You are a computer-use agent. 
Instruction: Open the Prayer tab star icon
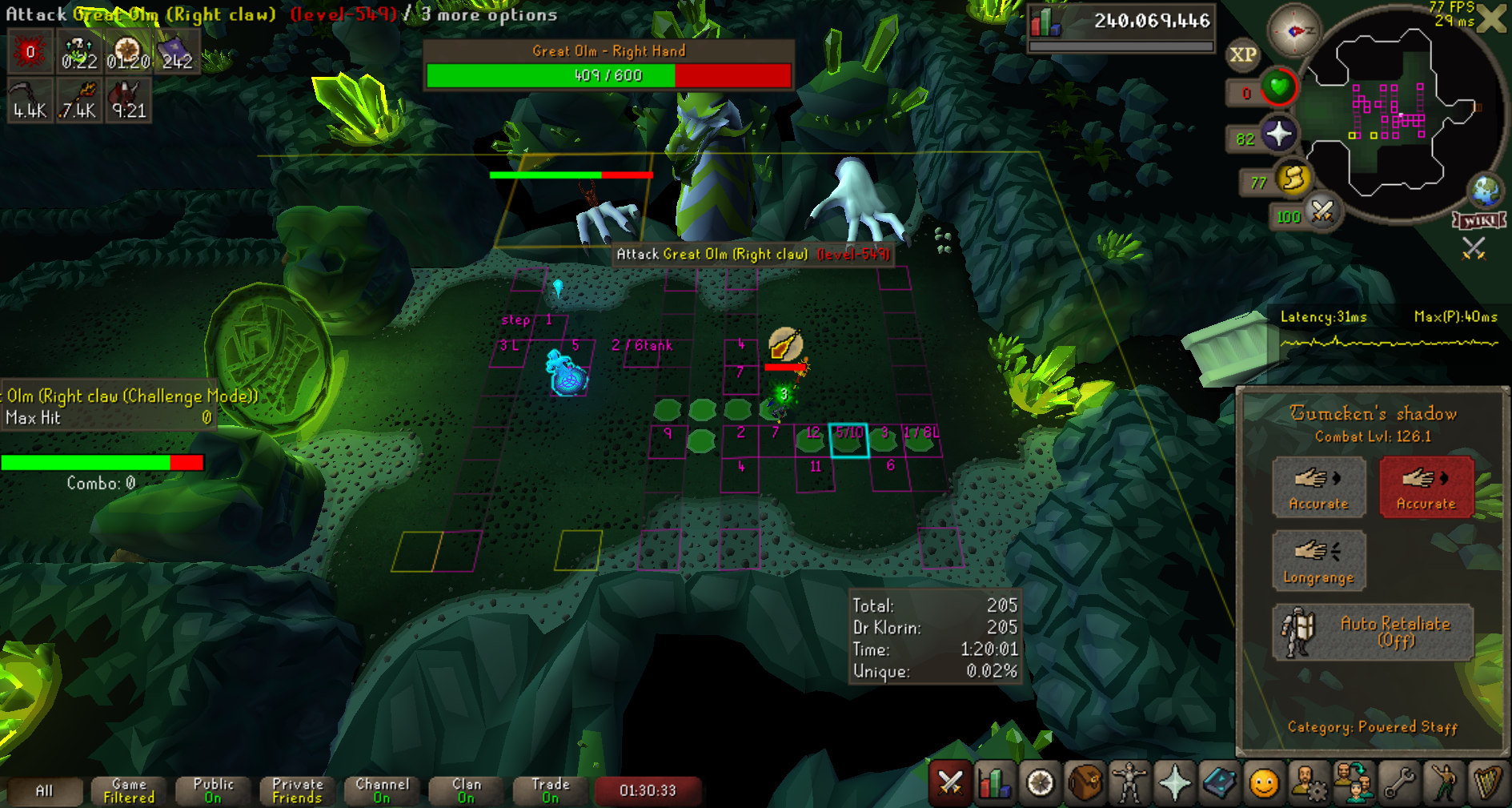click(x=1174, y=782)
